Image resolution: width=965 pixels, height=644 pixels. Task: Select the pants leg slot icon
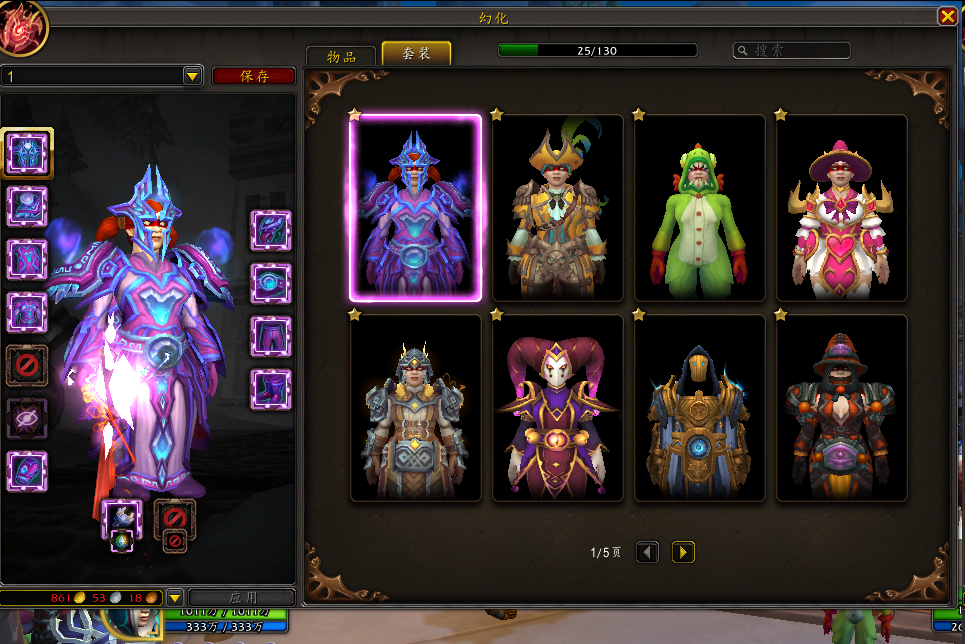click(271, 336)
